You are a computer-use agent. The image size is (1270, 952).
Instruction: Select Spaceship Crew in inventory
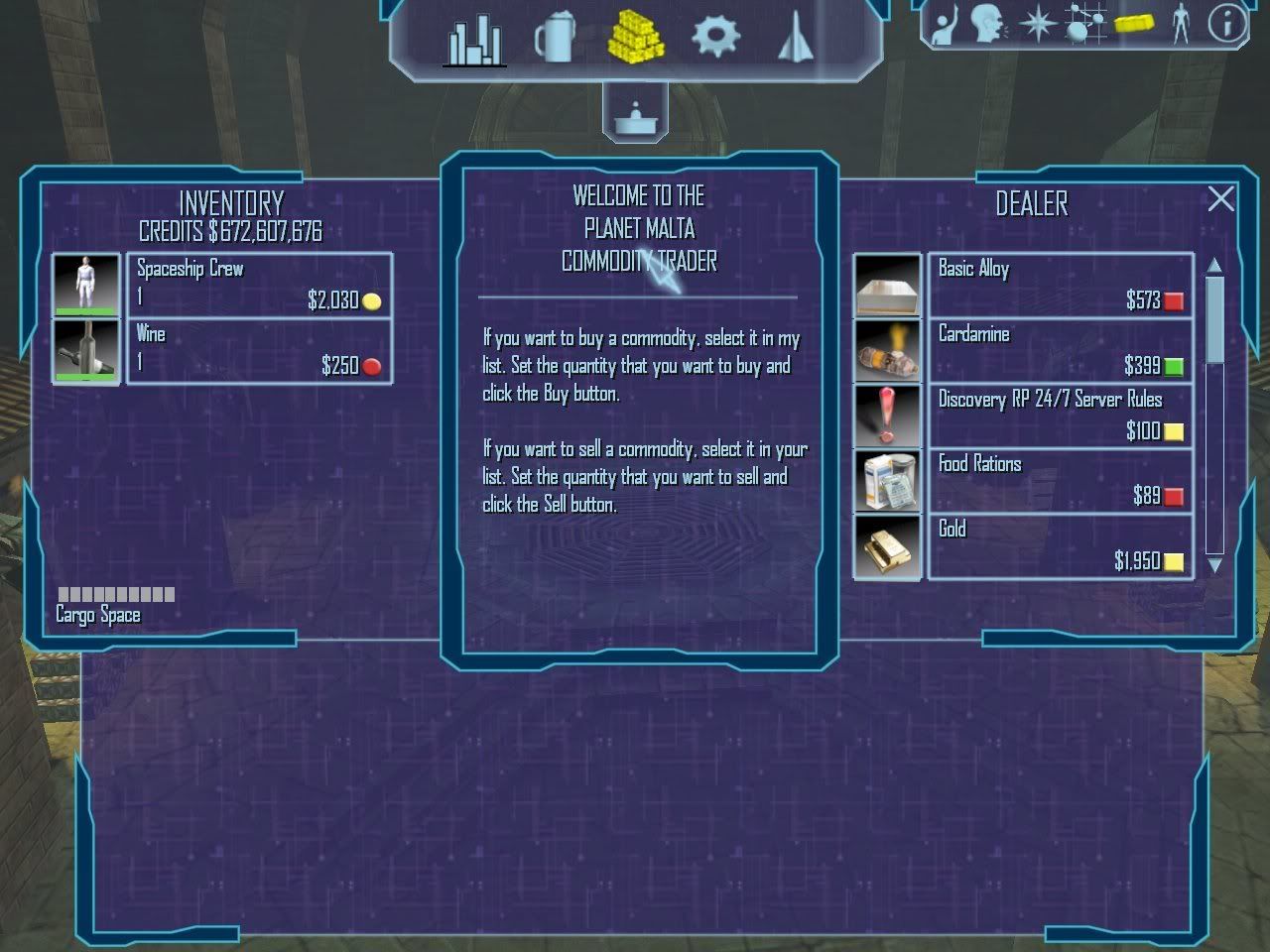pyautogui.click(x=260, y=285)
